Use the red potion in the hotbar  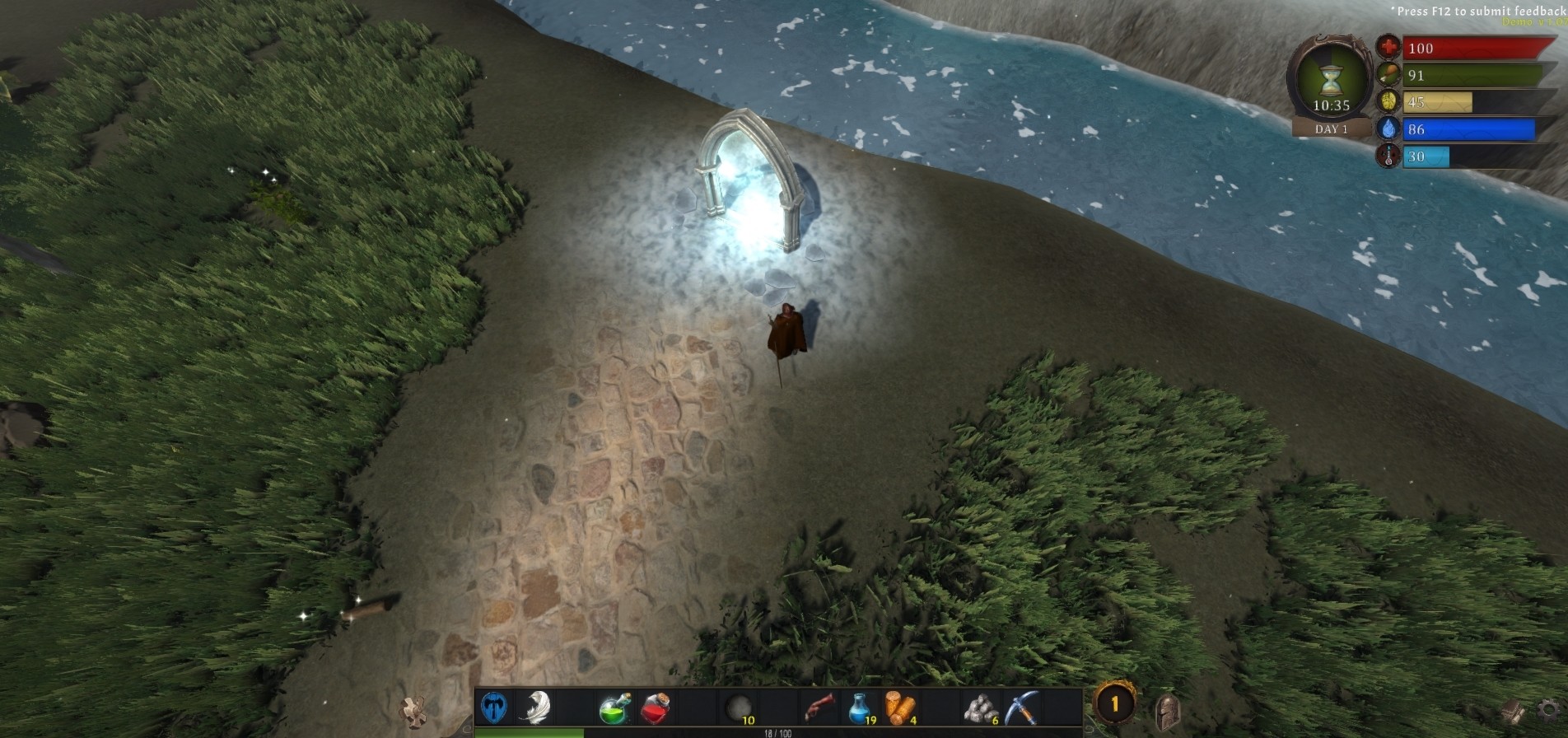tap(656, 708)
